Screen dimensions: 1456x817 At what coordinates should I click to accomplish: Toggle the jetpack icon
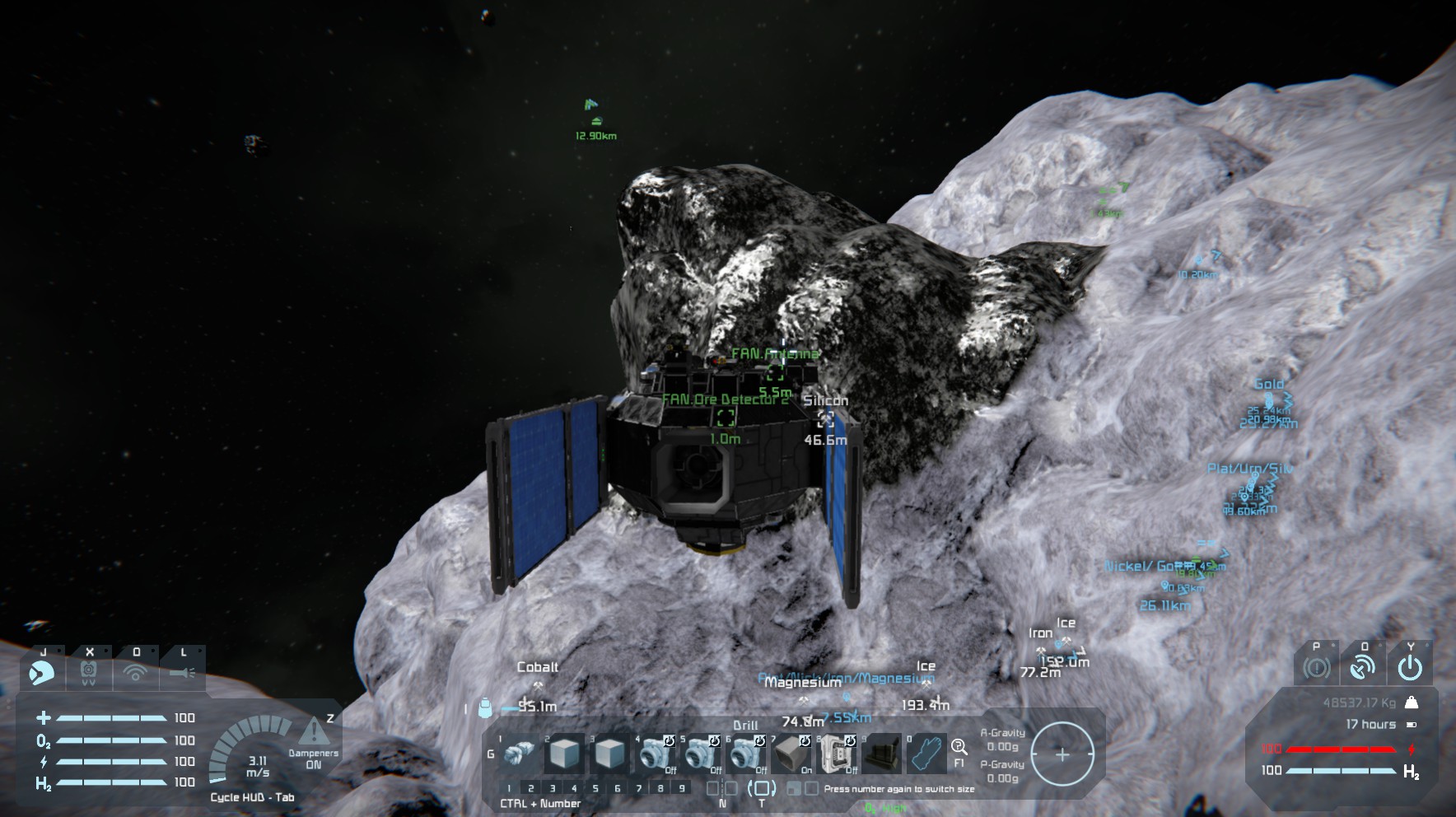[x=89, y=673]
